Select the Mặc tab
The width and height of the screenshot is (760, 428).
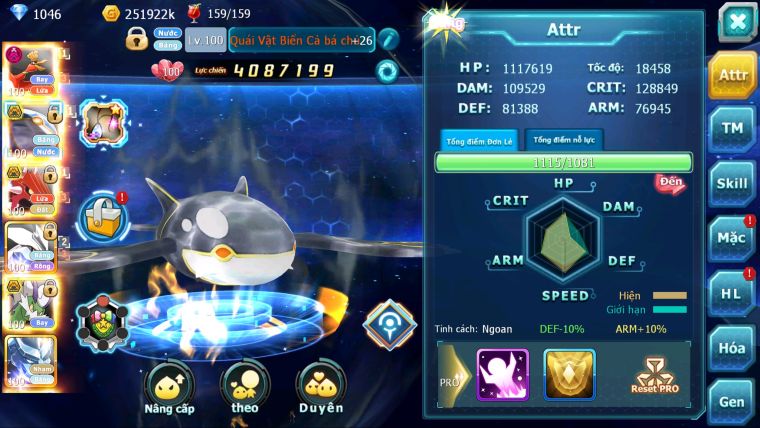pos(733,238)
